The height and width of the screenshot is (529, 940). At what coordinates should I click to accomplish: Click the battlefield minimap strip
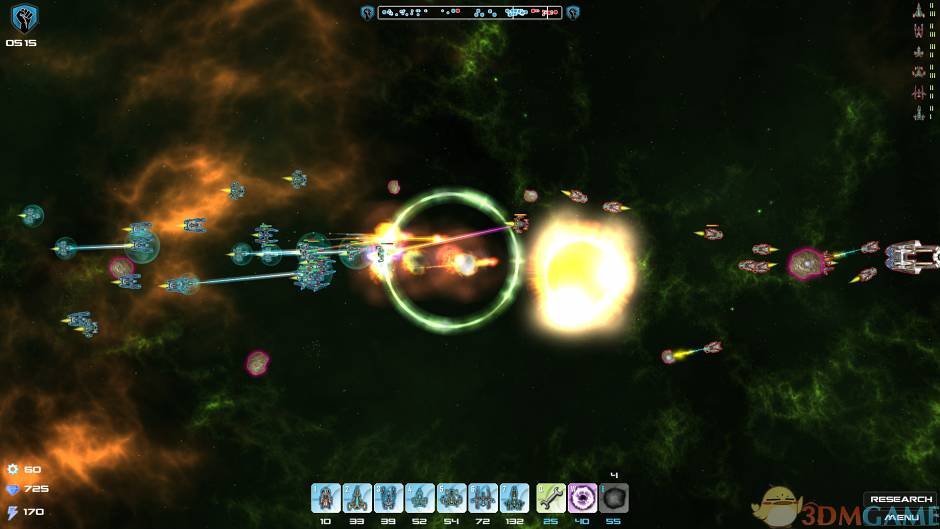click(x=470, y=13)
